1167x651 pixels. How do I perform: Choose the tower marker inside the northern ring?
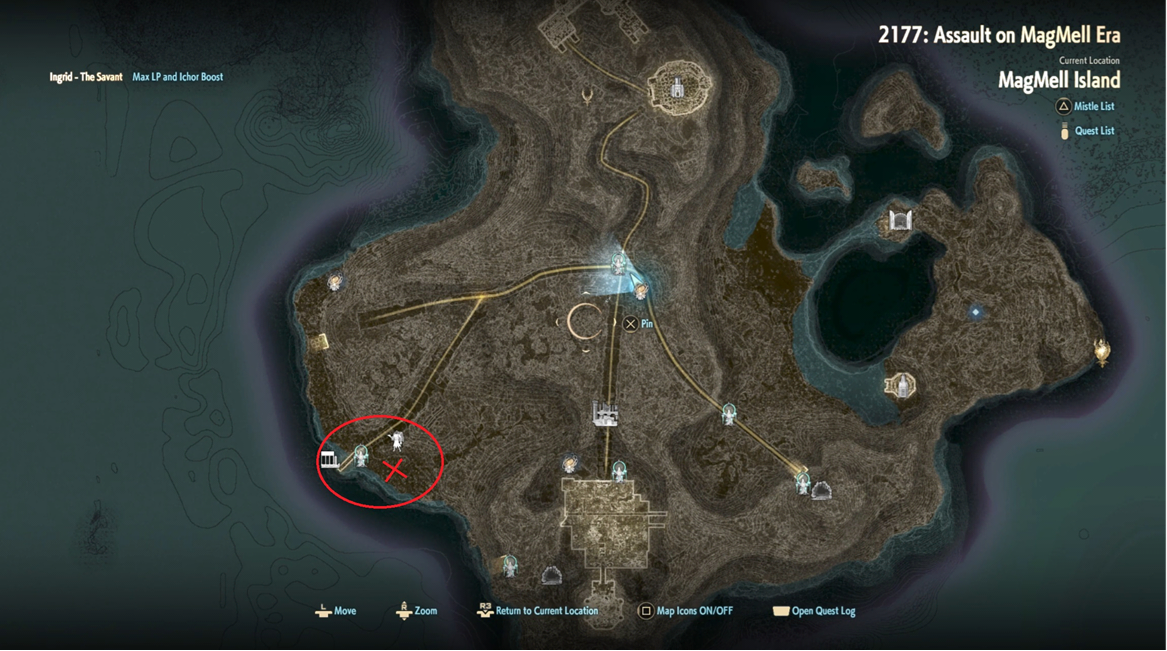[x=678, y=87]
